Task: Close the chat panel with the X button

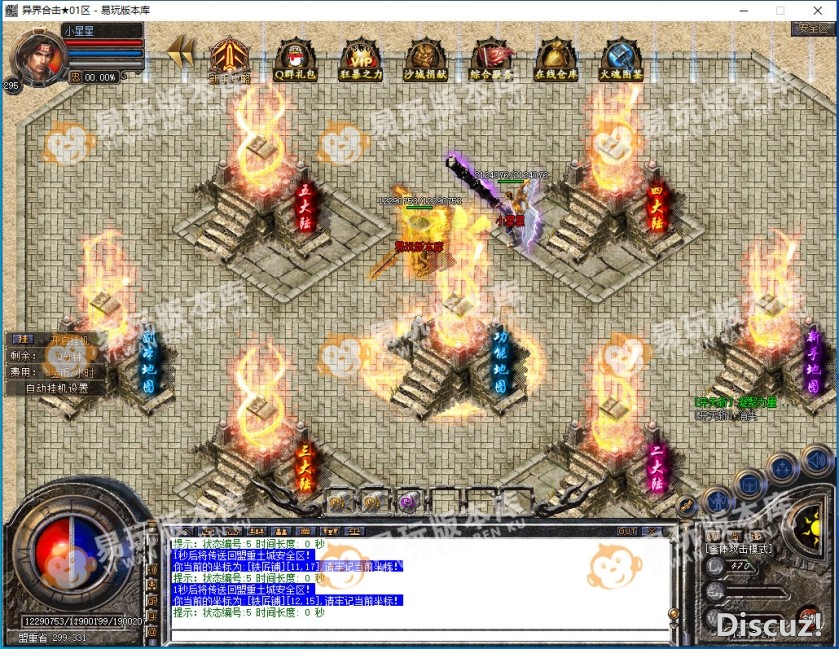Action: click(652, 530)
